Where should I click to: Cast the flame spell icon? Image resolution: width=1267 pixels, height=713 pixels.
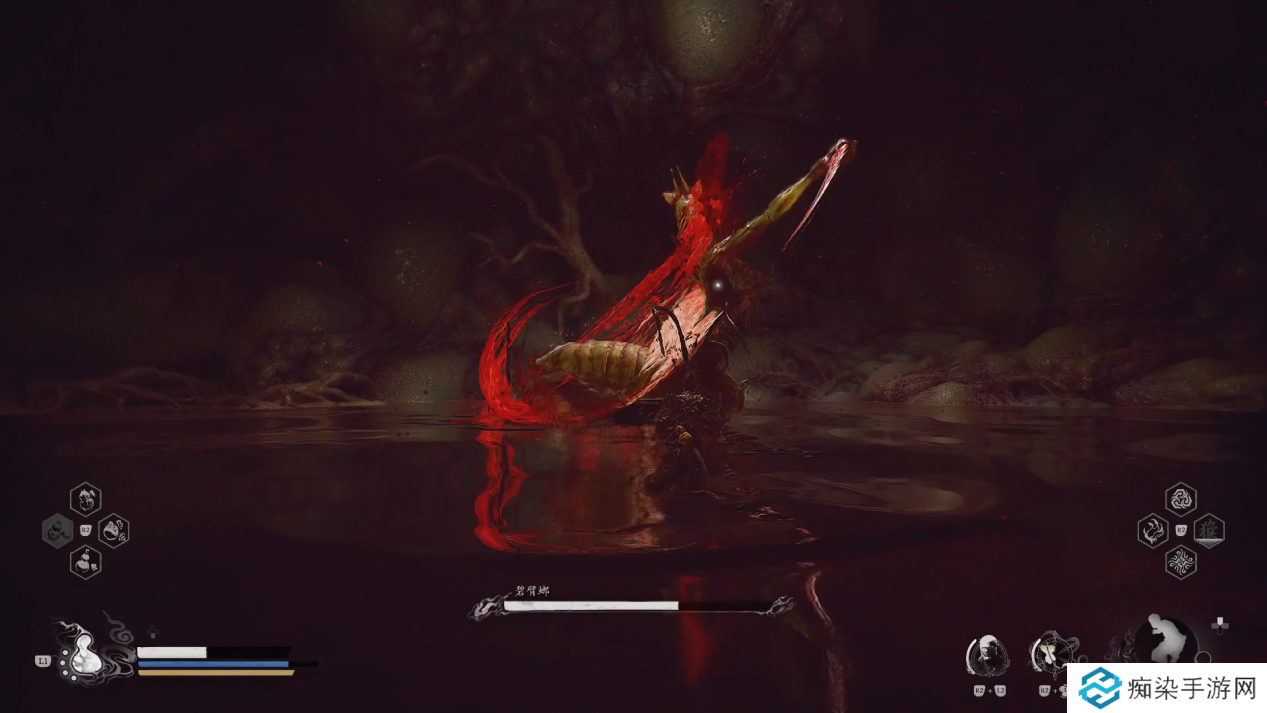coord(1153,530)
